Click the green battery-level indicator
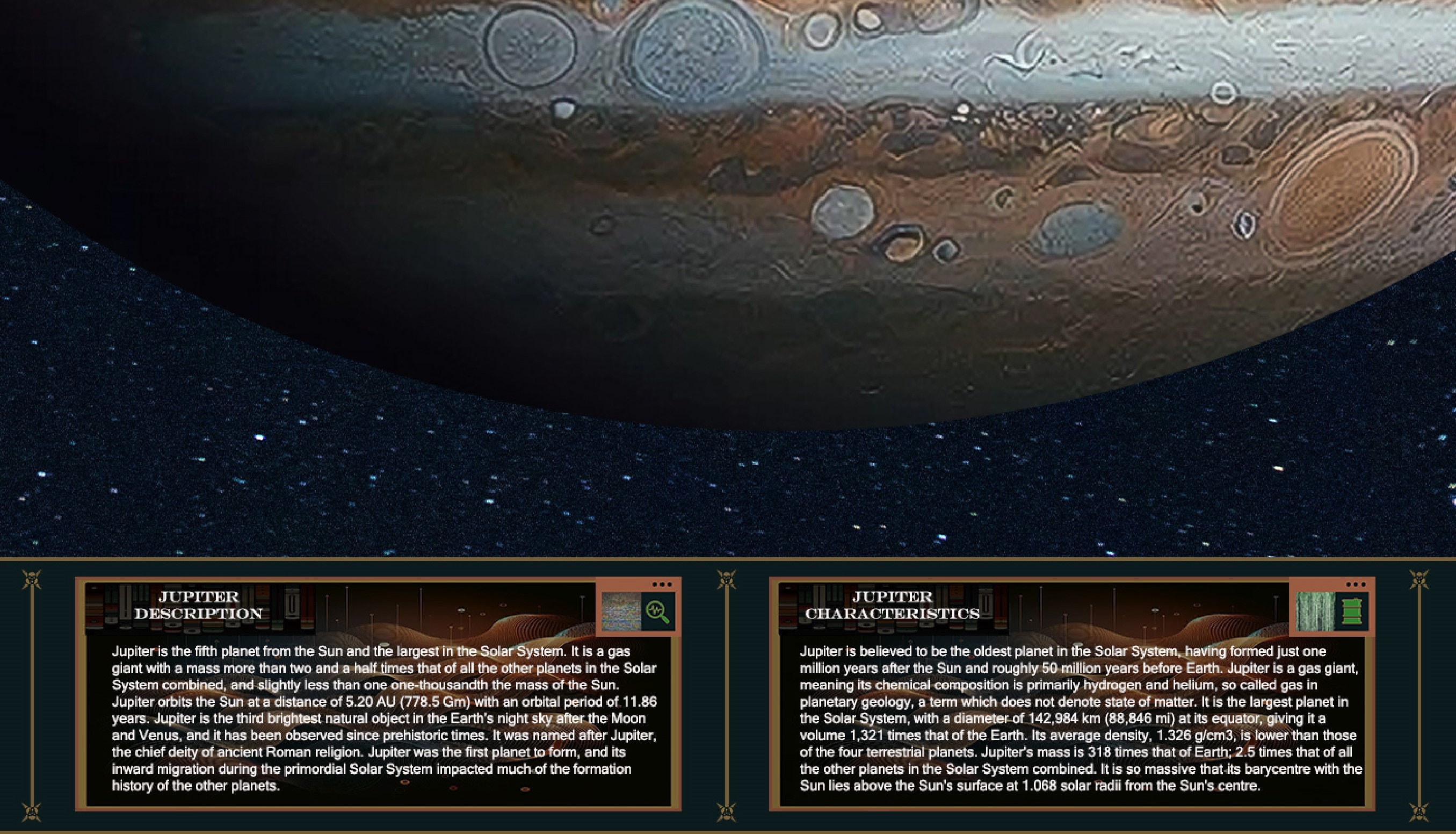Image resolution: width=1456 pixels, height=834 pixels. 1352,612
